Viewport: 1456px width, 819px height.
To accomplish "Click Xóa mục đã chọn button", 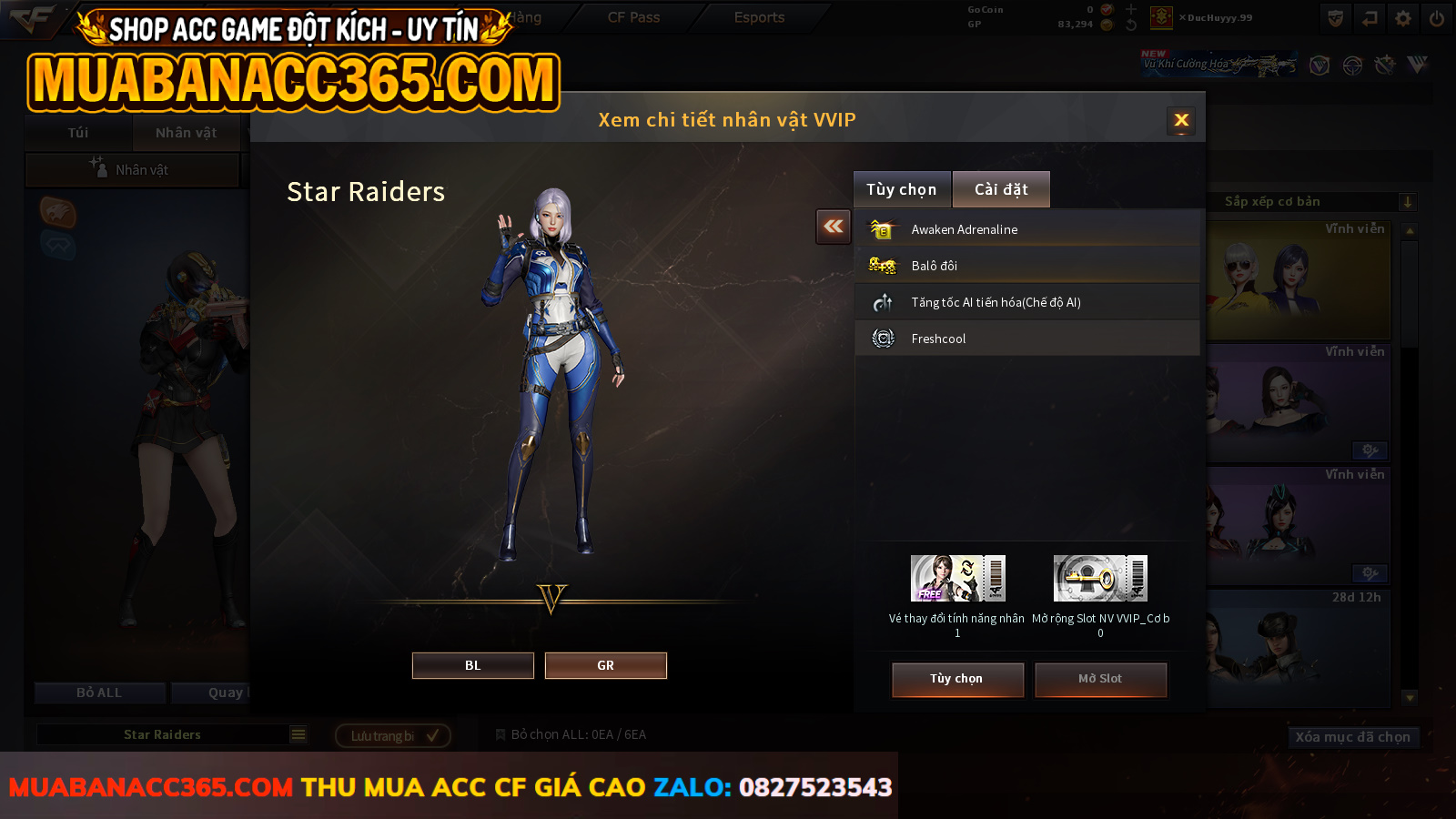I will point(1352,737).
